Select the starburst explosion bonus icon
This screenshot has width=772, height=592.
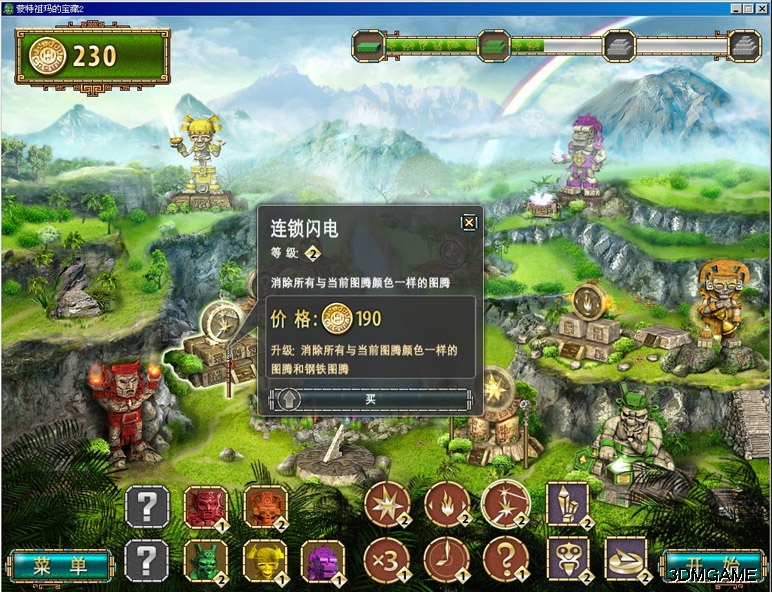(386, 505)
